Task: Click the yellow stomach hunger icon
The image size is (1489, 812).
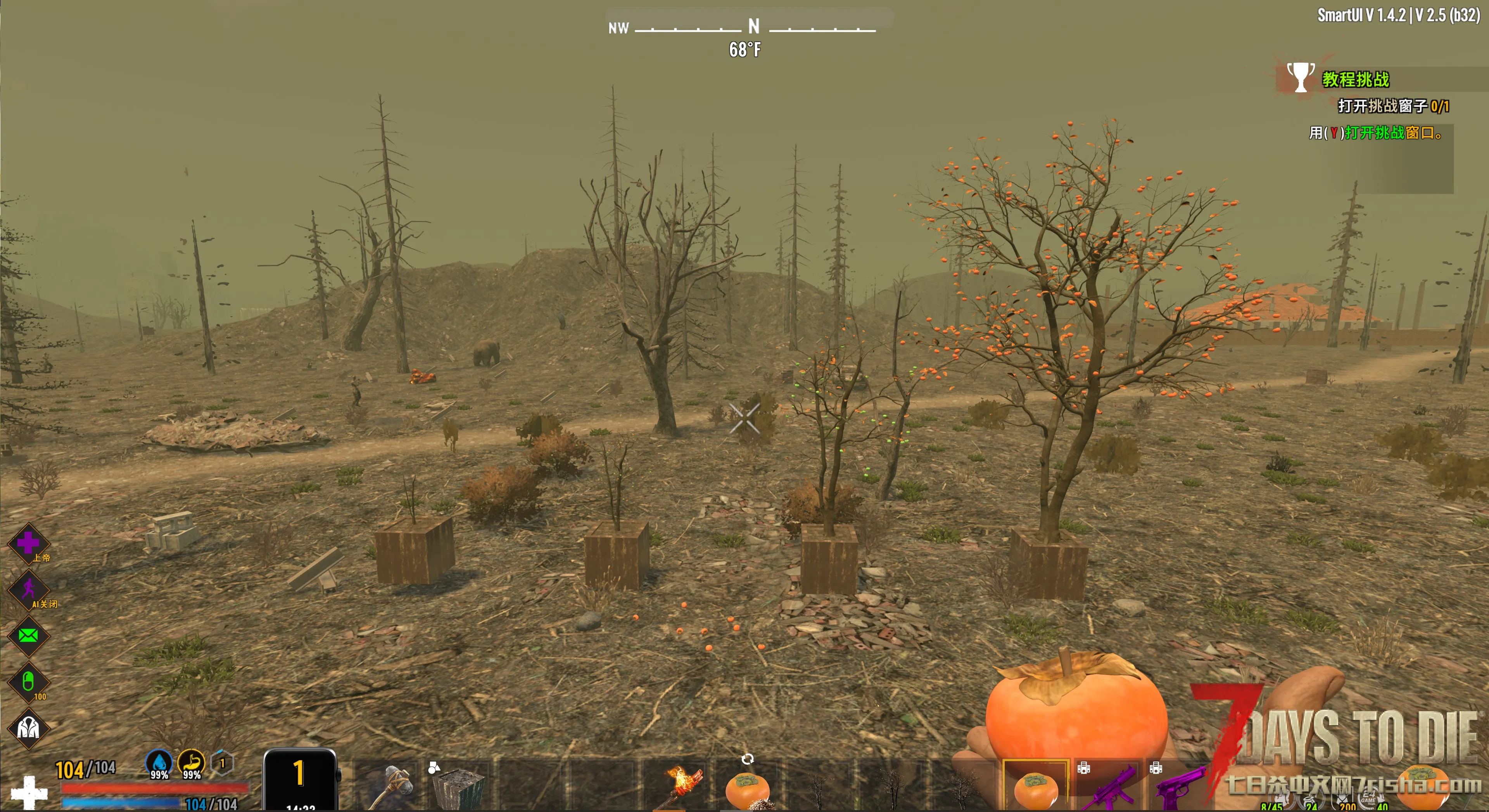Action: click(191, 764)
